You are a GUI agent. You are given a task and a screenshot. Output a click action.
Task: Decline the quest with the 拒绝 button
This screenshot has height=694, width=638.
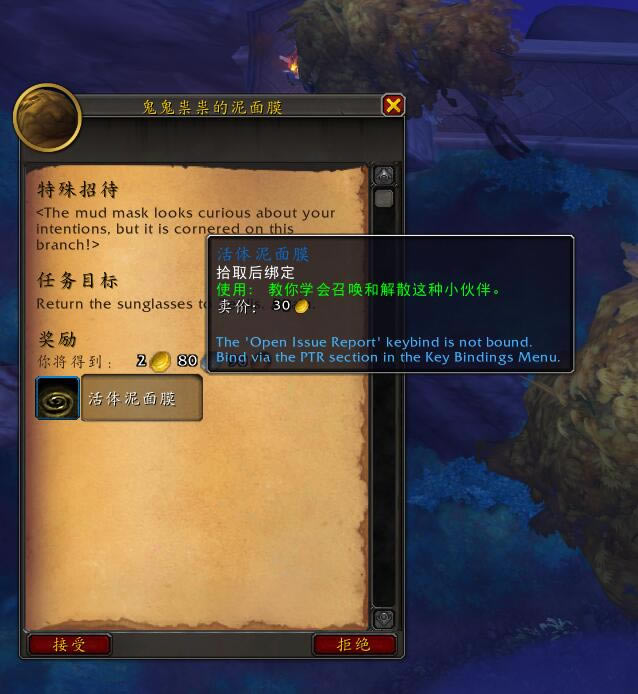point(354,645)
